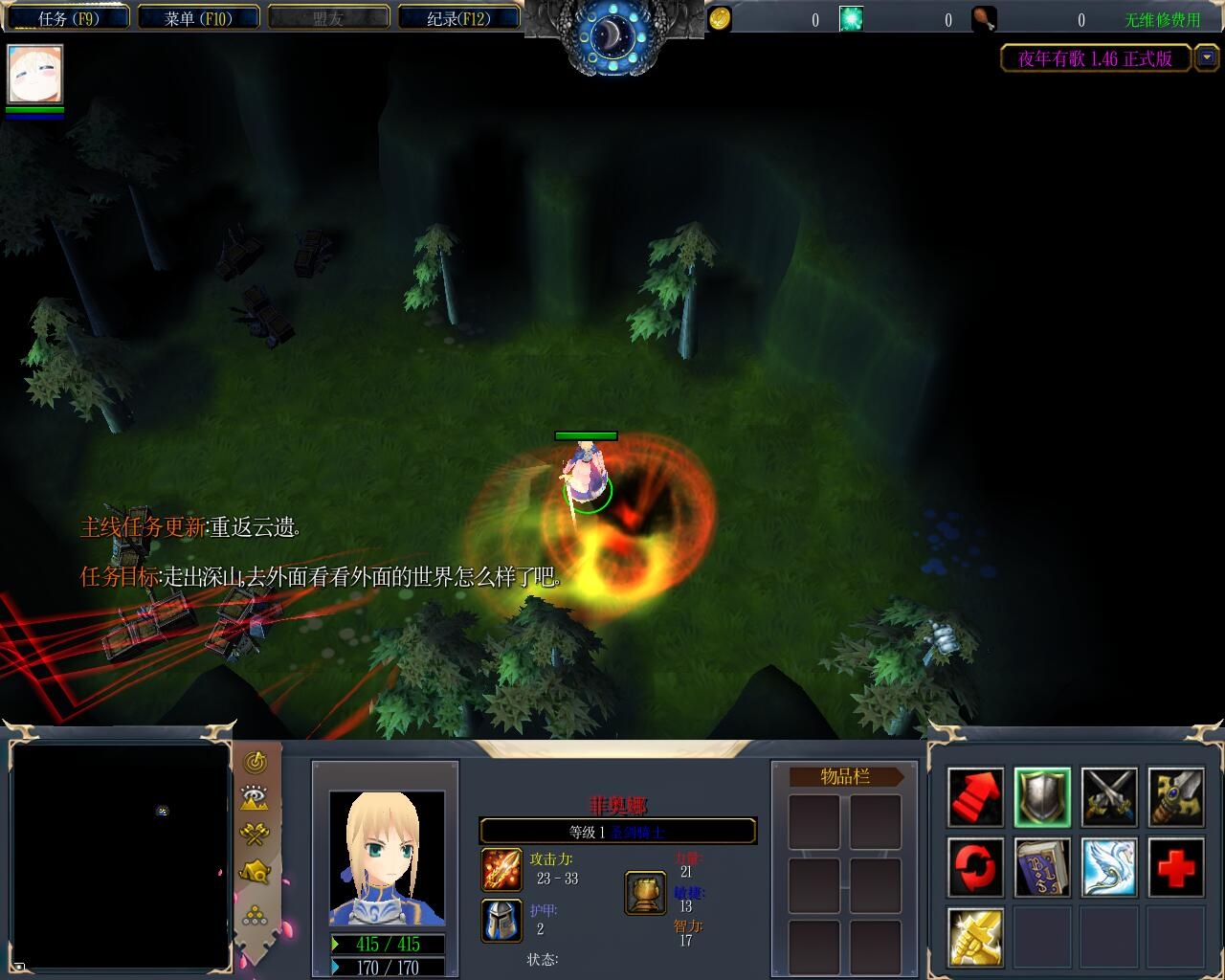Activate the minimap signal ping button

pos(255,763)
